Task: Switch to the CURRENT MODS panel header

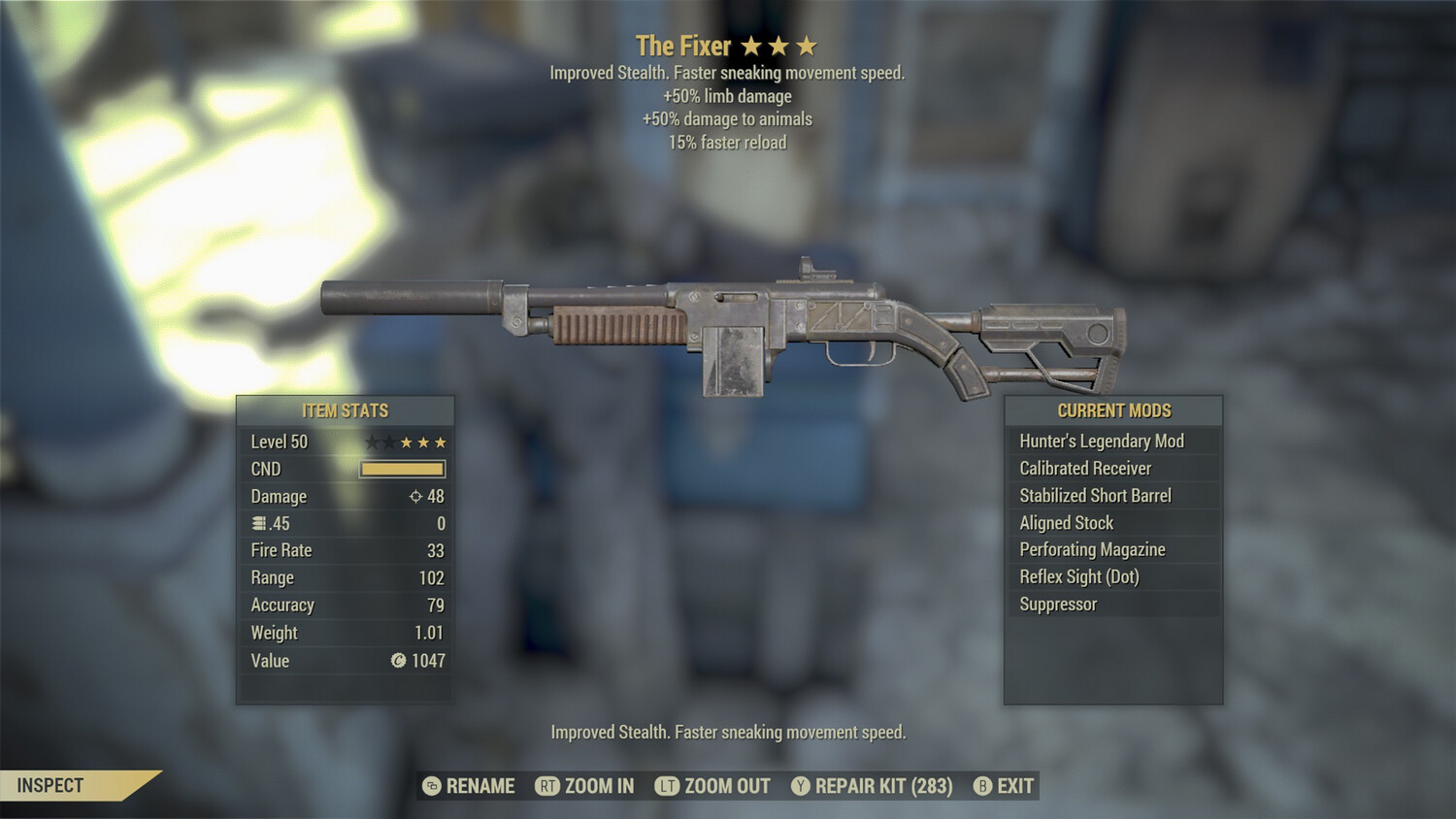Action: point(1112,410)
